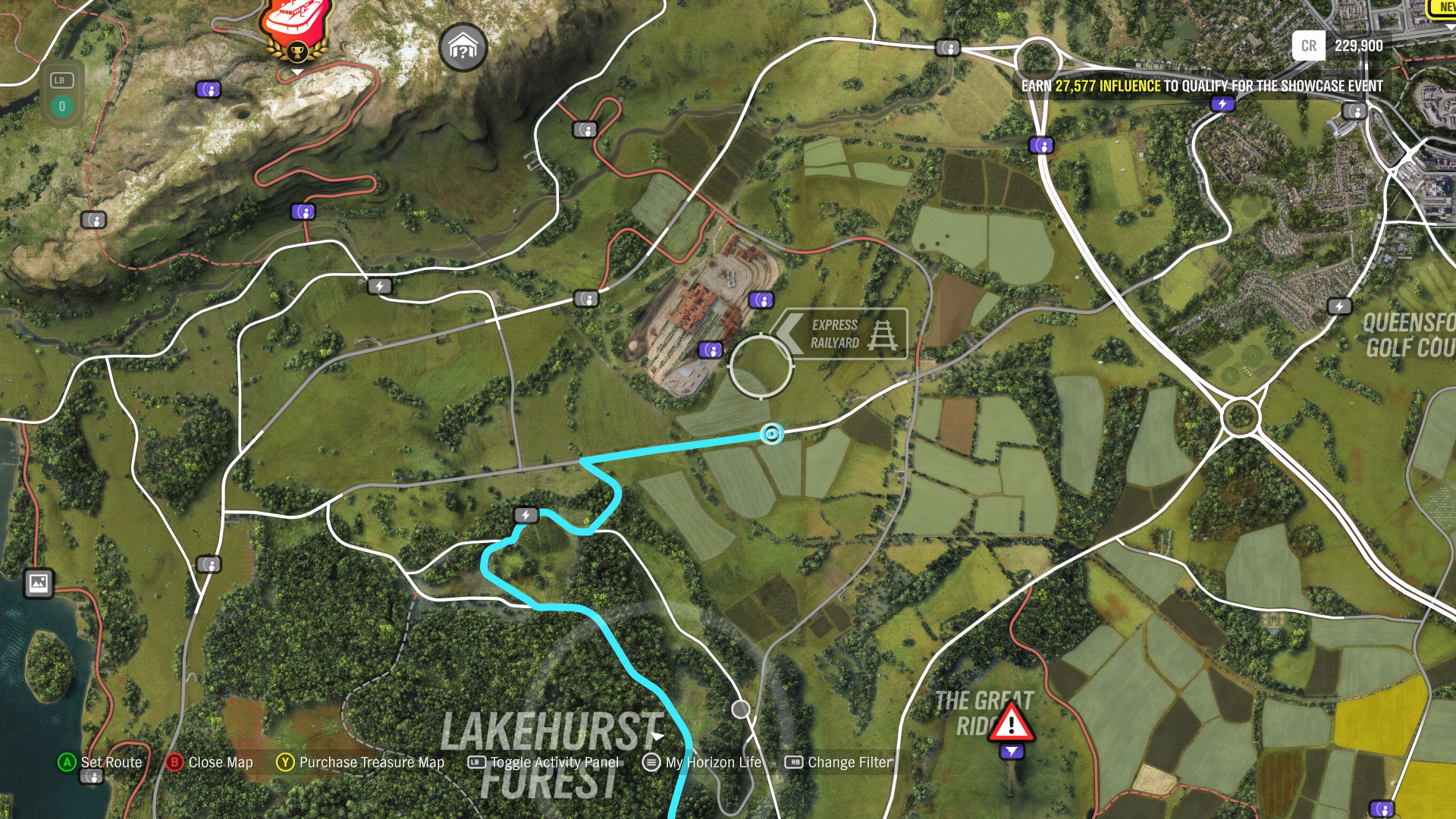Select the gray influence board icon on the mountain road
The height and width of the screenshot is (819, 1456).
coord(96,220)
